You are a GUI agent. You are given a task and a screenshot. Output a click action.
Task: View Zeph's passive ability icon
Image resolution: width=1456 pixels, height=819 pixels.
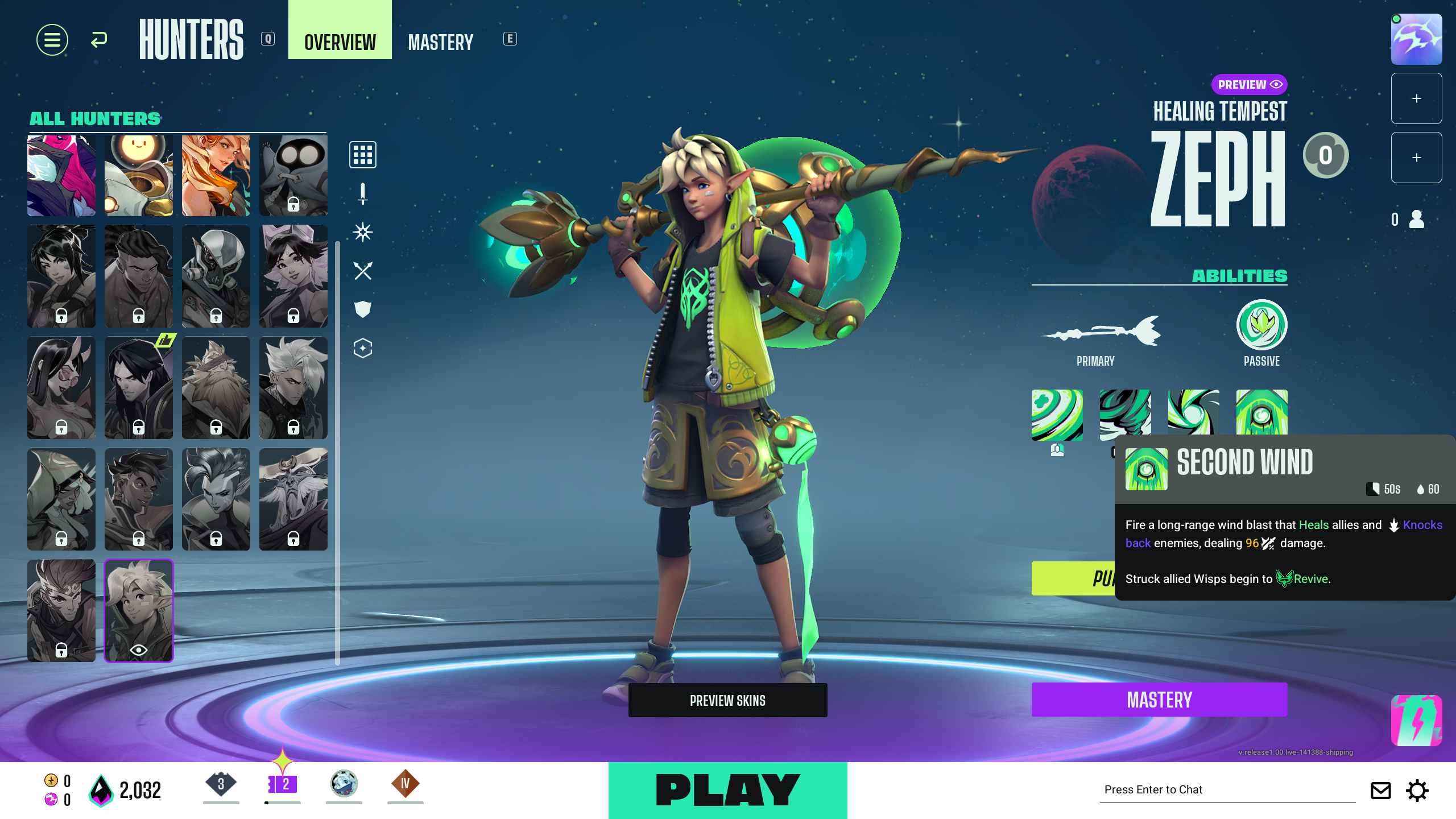(1261, 325)
